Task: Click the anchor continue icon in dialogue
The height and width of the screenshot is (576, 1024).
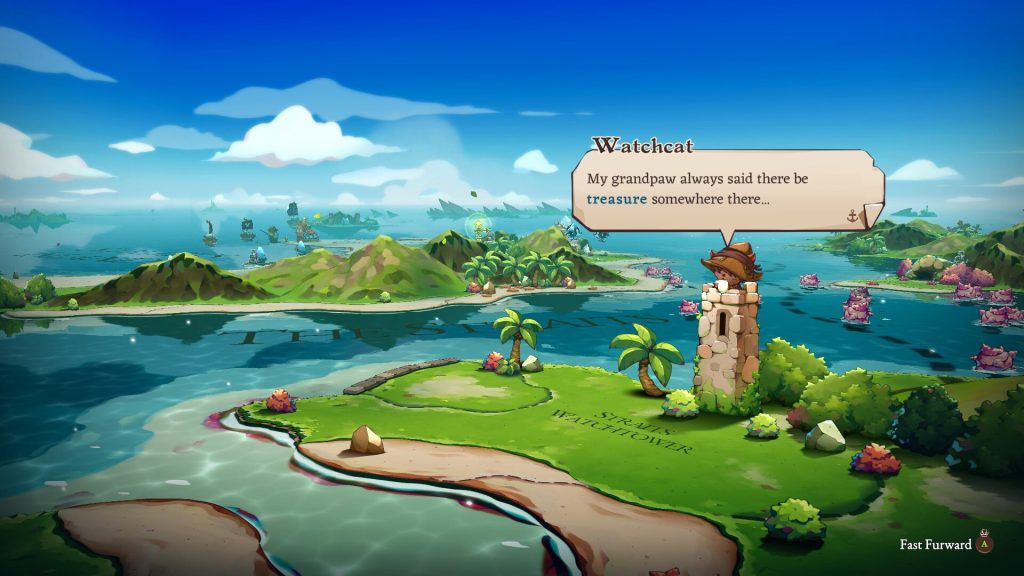Action: click(x=853, y=215)
